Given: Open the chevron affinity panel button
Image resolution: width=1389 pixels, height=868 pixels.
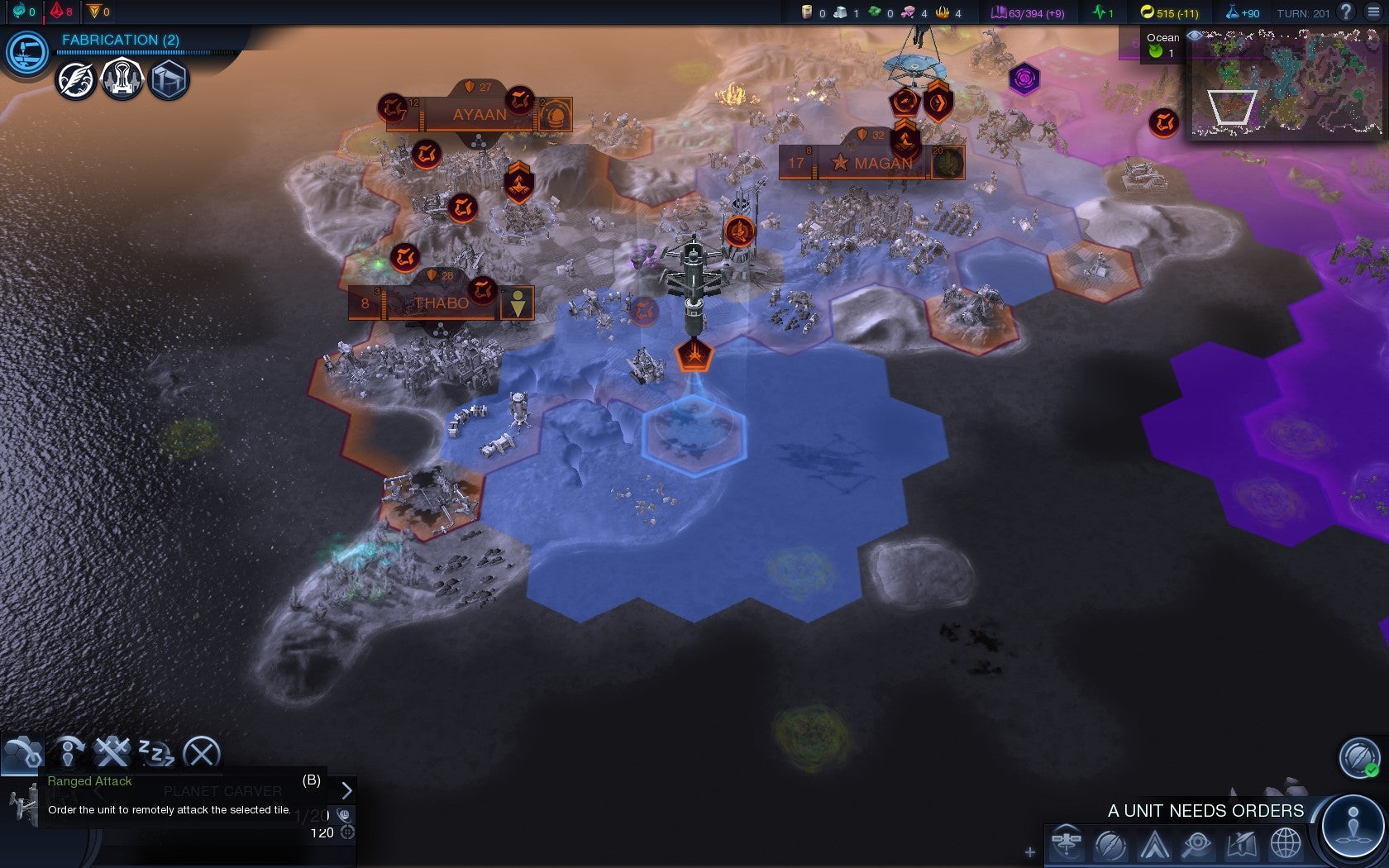Looking at the screenshot, I should click(1154, 844).
